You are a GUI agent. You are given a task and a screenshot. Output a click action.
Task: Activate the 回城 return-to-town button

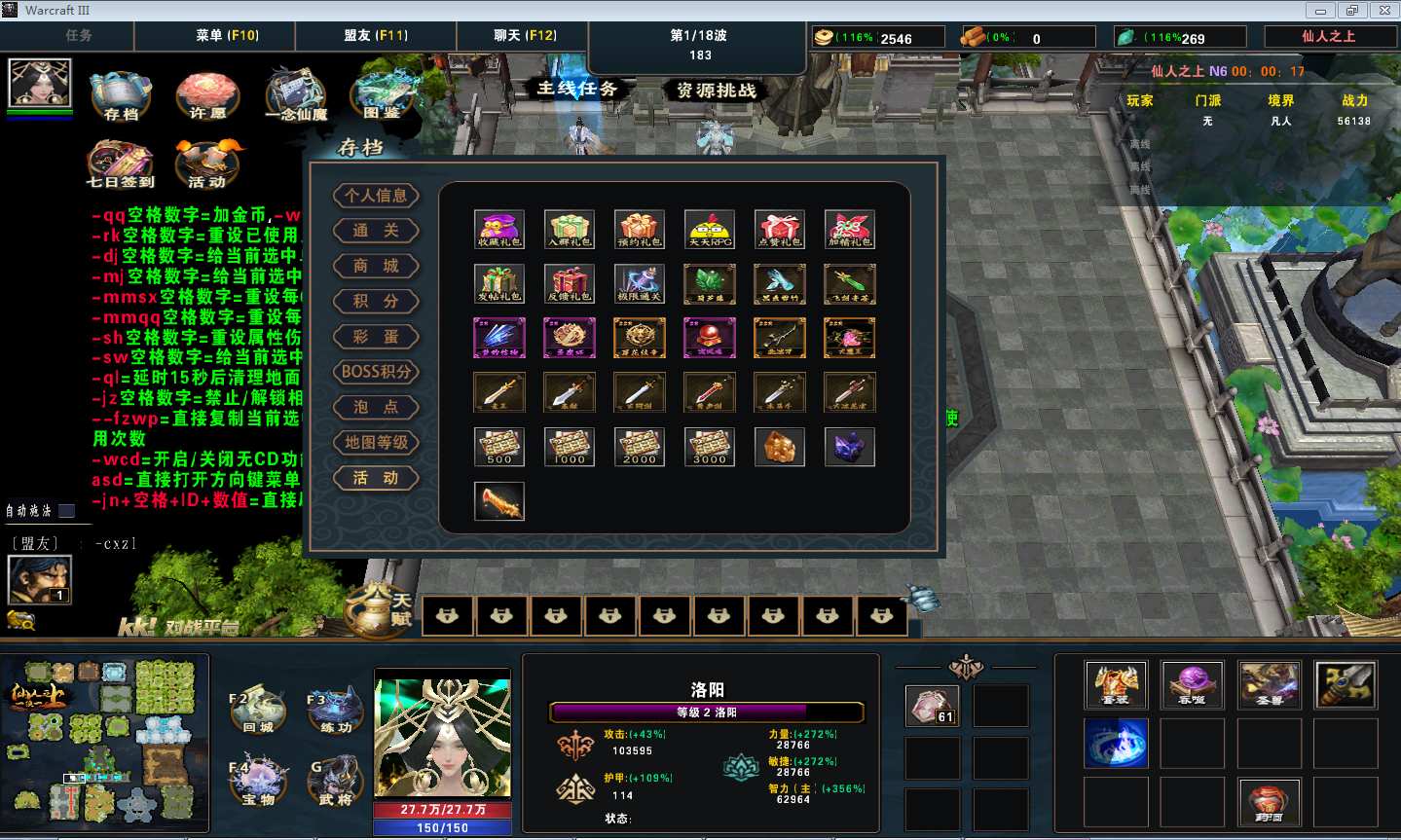tap(257, 712)
